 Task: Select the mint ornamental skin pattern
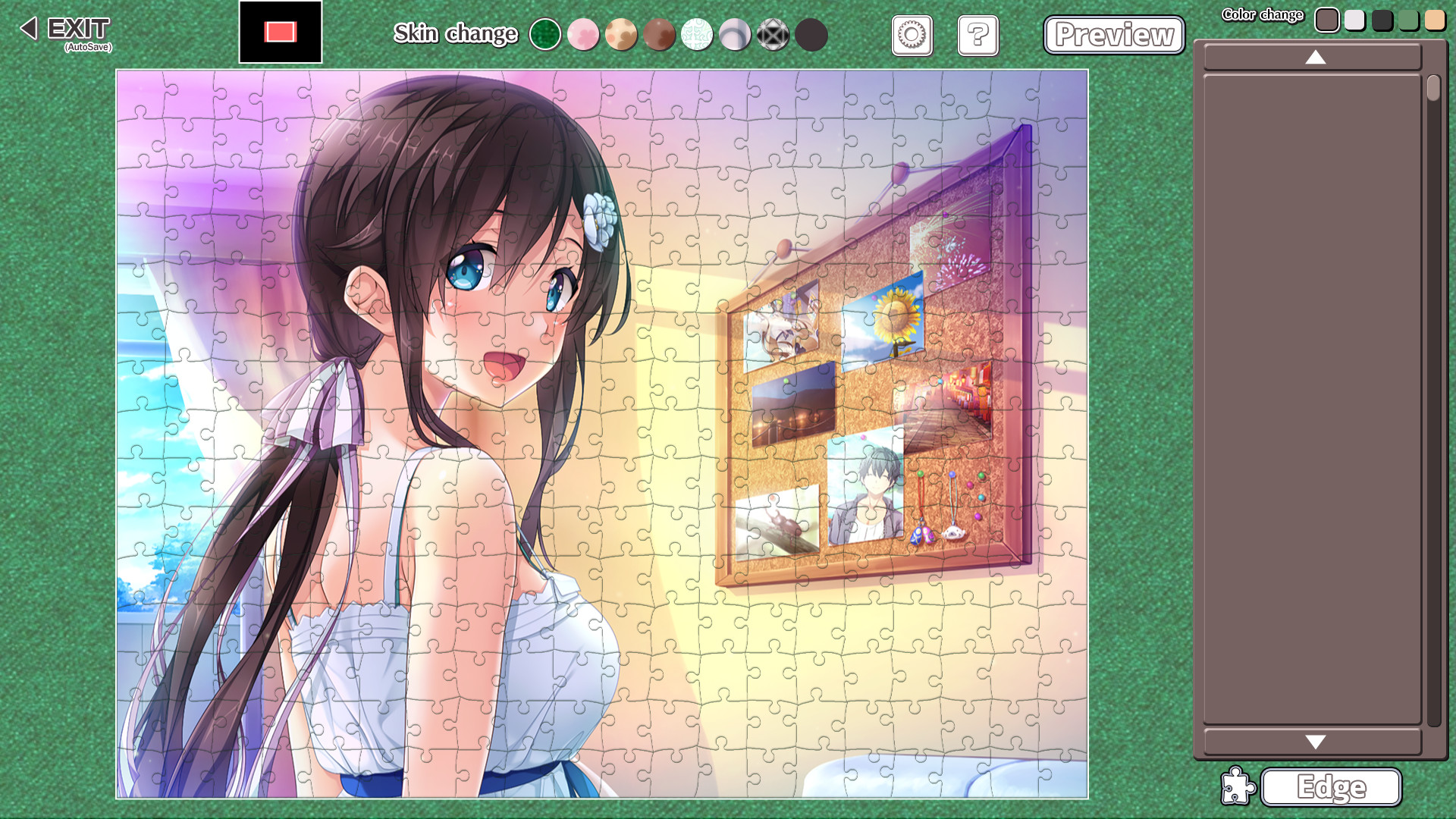(697, 35)
